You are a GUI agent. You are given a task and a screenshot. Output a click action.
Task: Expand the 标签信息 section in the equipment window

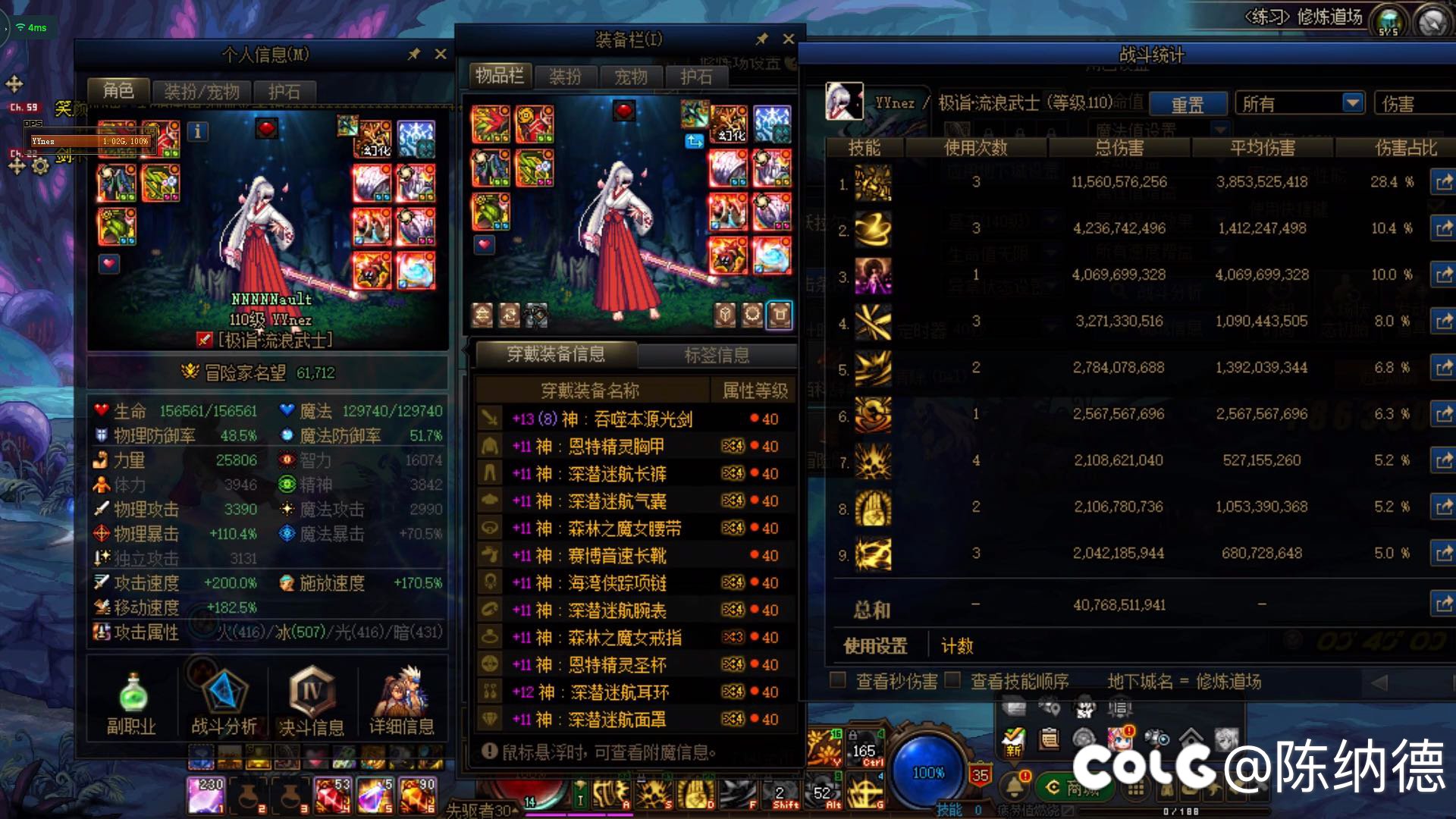click(x=717, y=355)
